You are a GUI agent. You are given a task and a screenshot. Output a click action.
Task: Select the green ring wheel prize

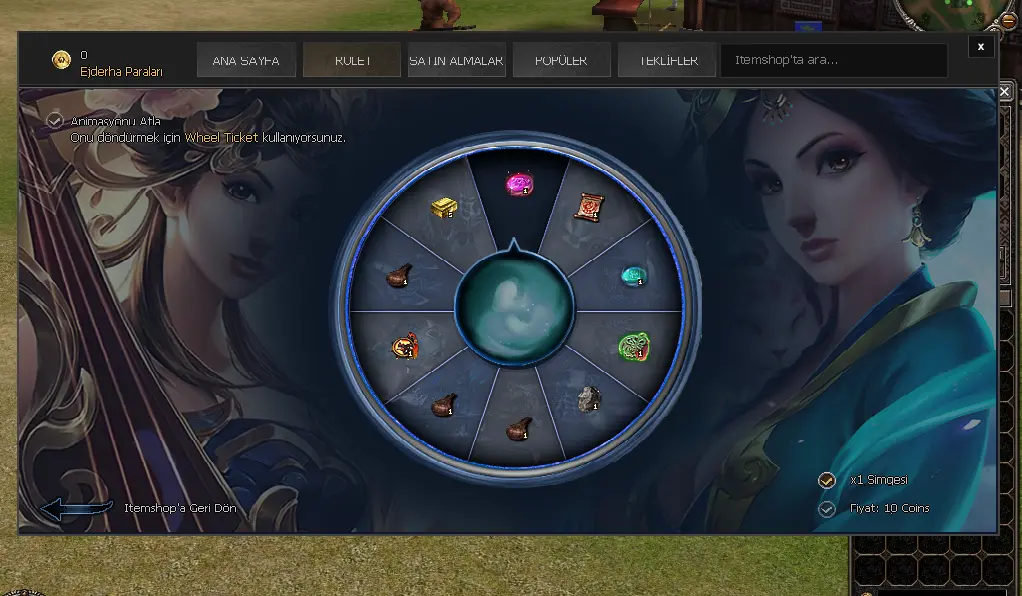634,346
